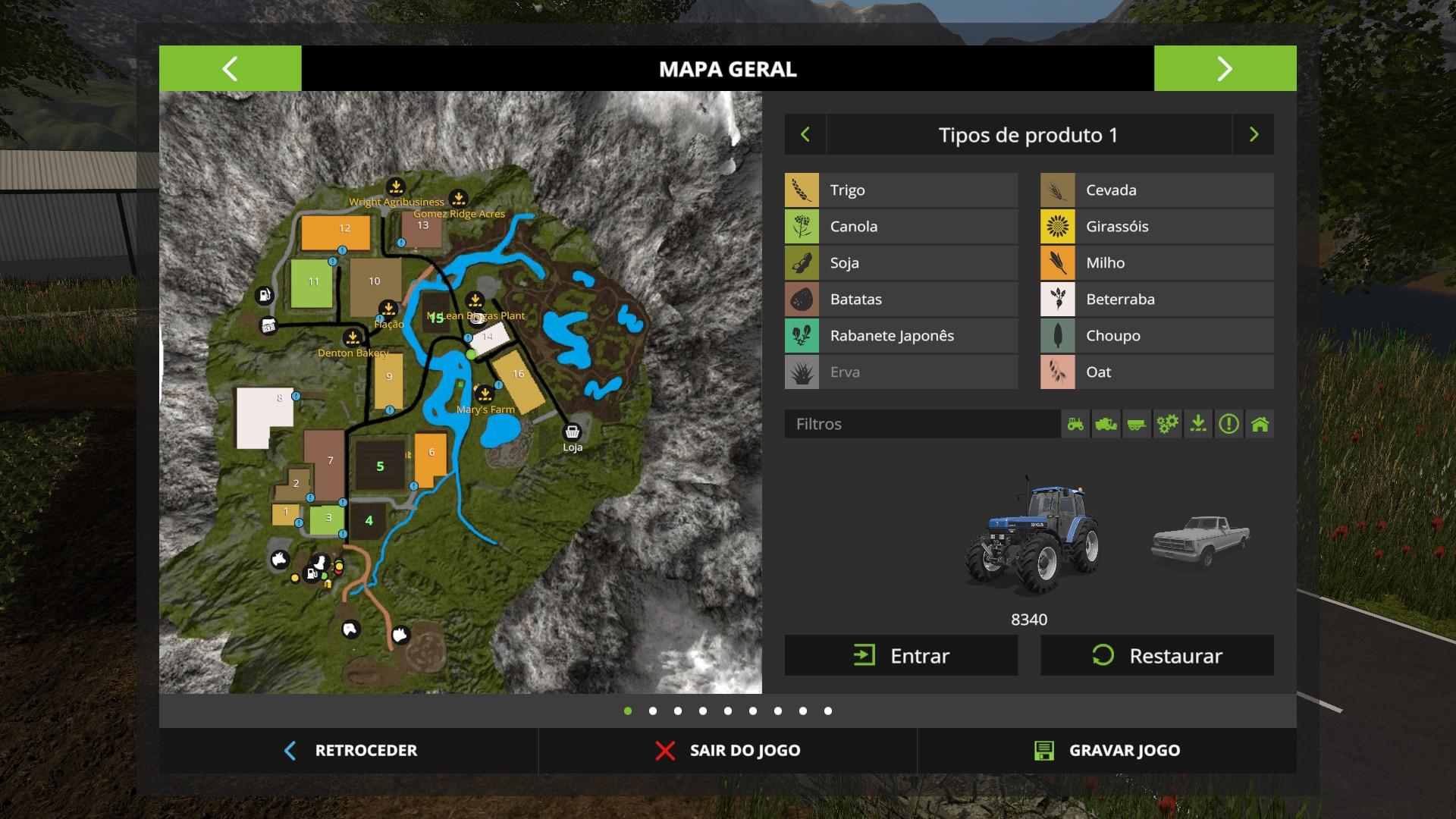Toggle the tractor vehicle filter icon
Viewport: 1456px width, 819px height.
1075,424
